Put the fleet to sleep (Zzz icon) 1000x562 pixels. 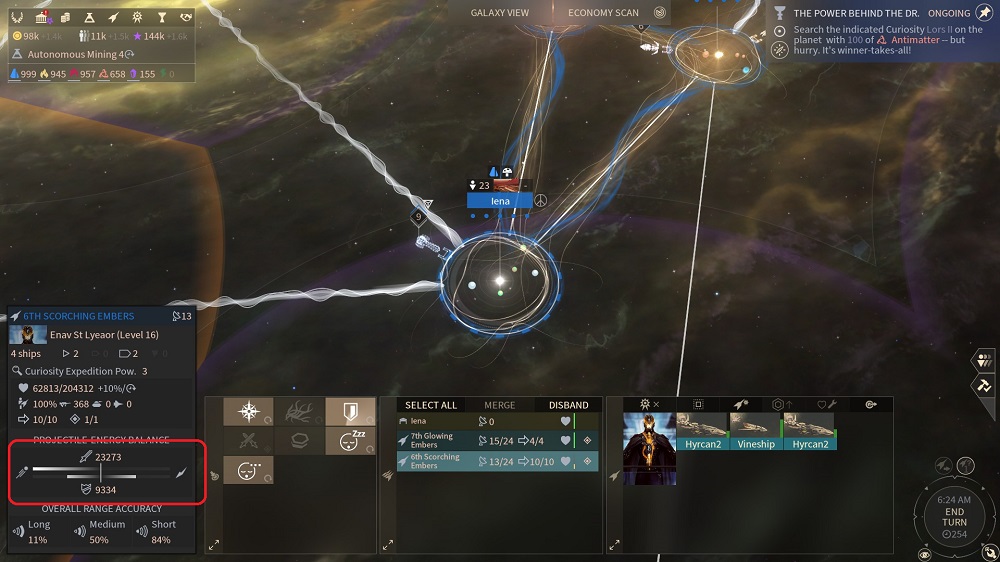coord(350,440)
